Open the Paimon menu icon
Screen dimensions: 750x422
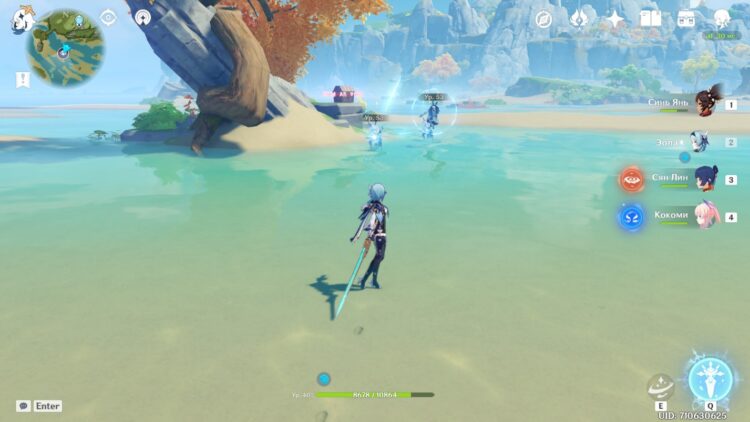pos(22,19)
